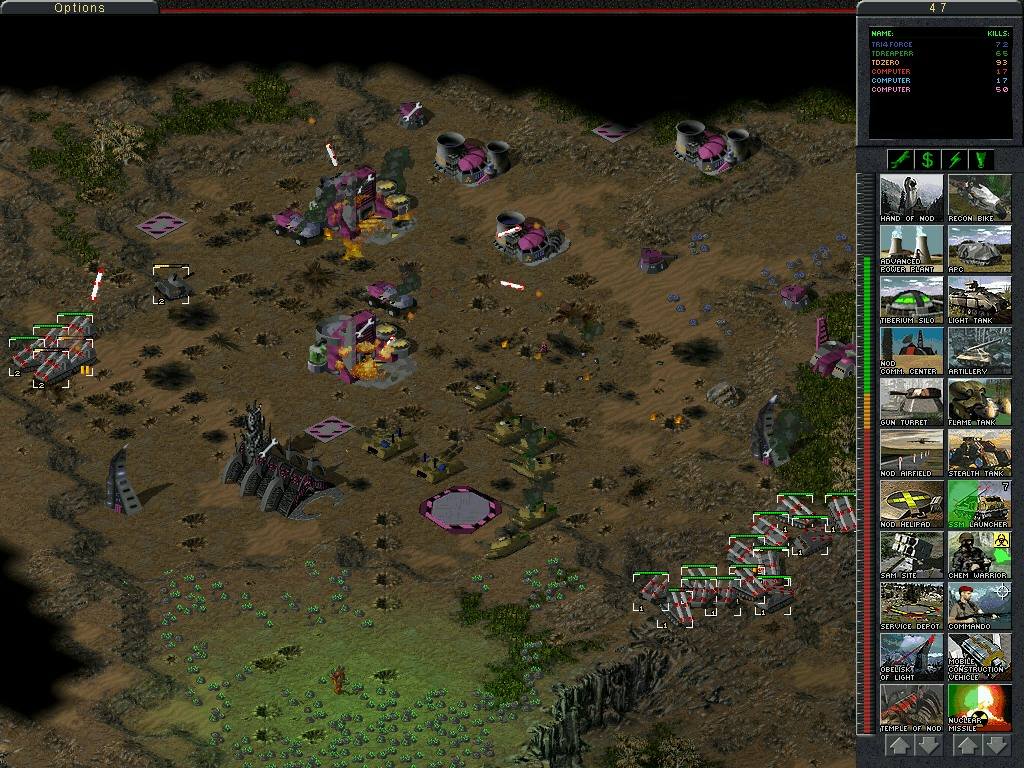The width and height of the screenshot is (1024, 768).
Task: Build a Hand of Nod
Action: click(x=911, y=197)
